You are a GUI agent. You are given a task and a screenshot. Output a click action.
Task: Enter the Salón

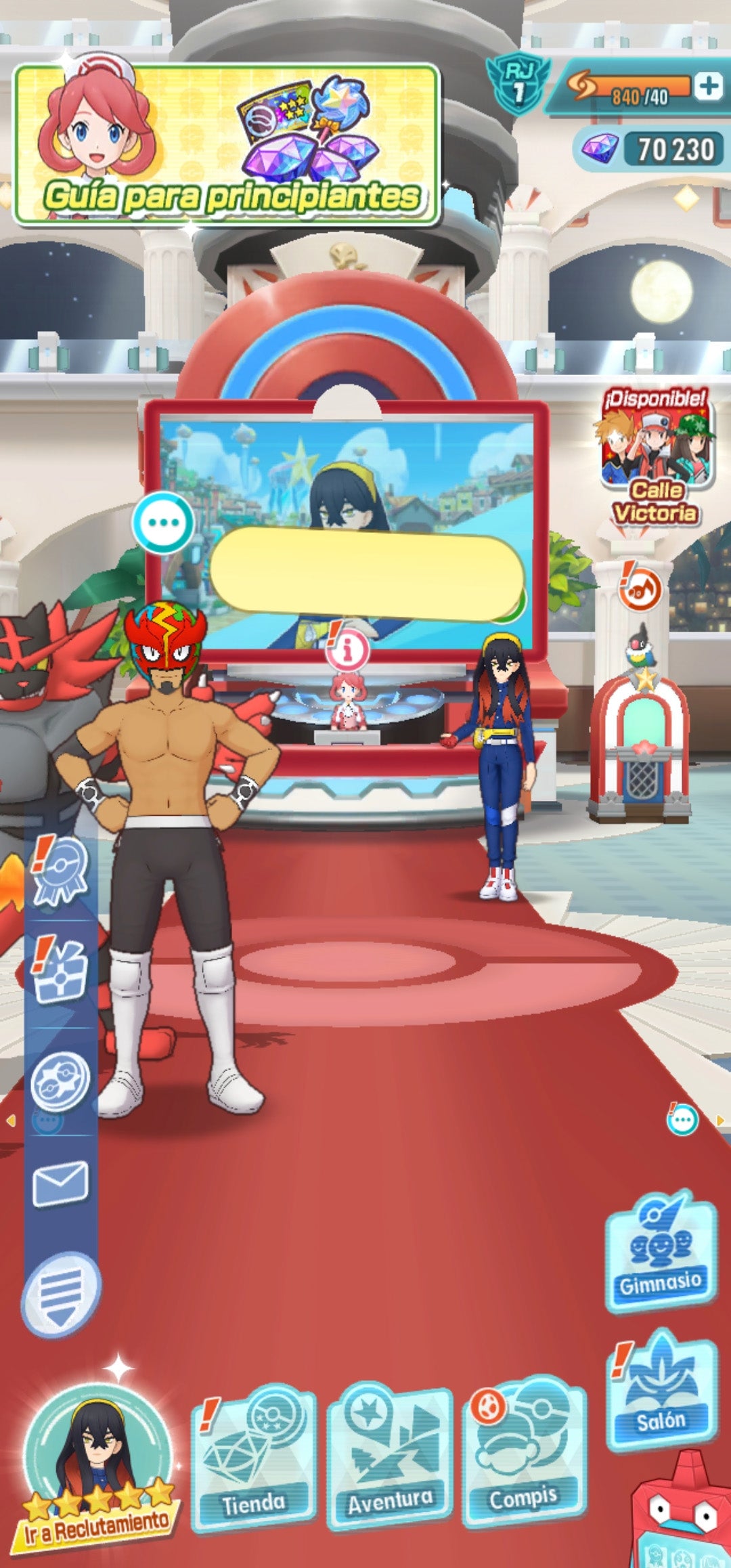pos(661,1395)
